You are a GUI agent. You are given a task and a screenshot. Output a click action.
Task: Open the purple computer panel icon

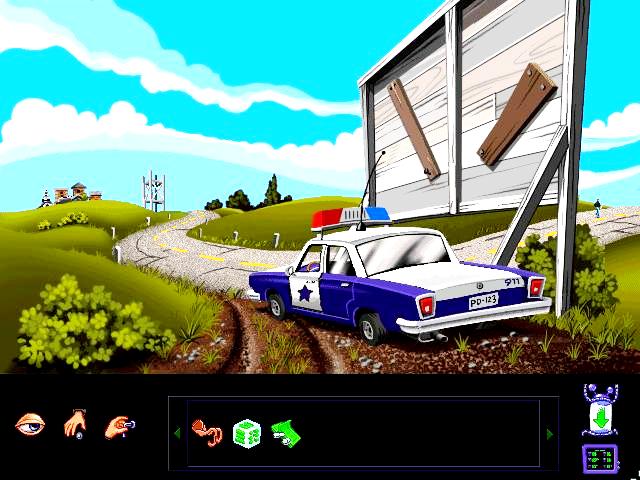point(601,459)
